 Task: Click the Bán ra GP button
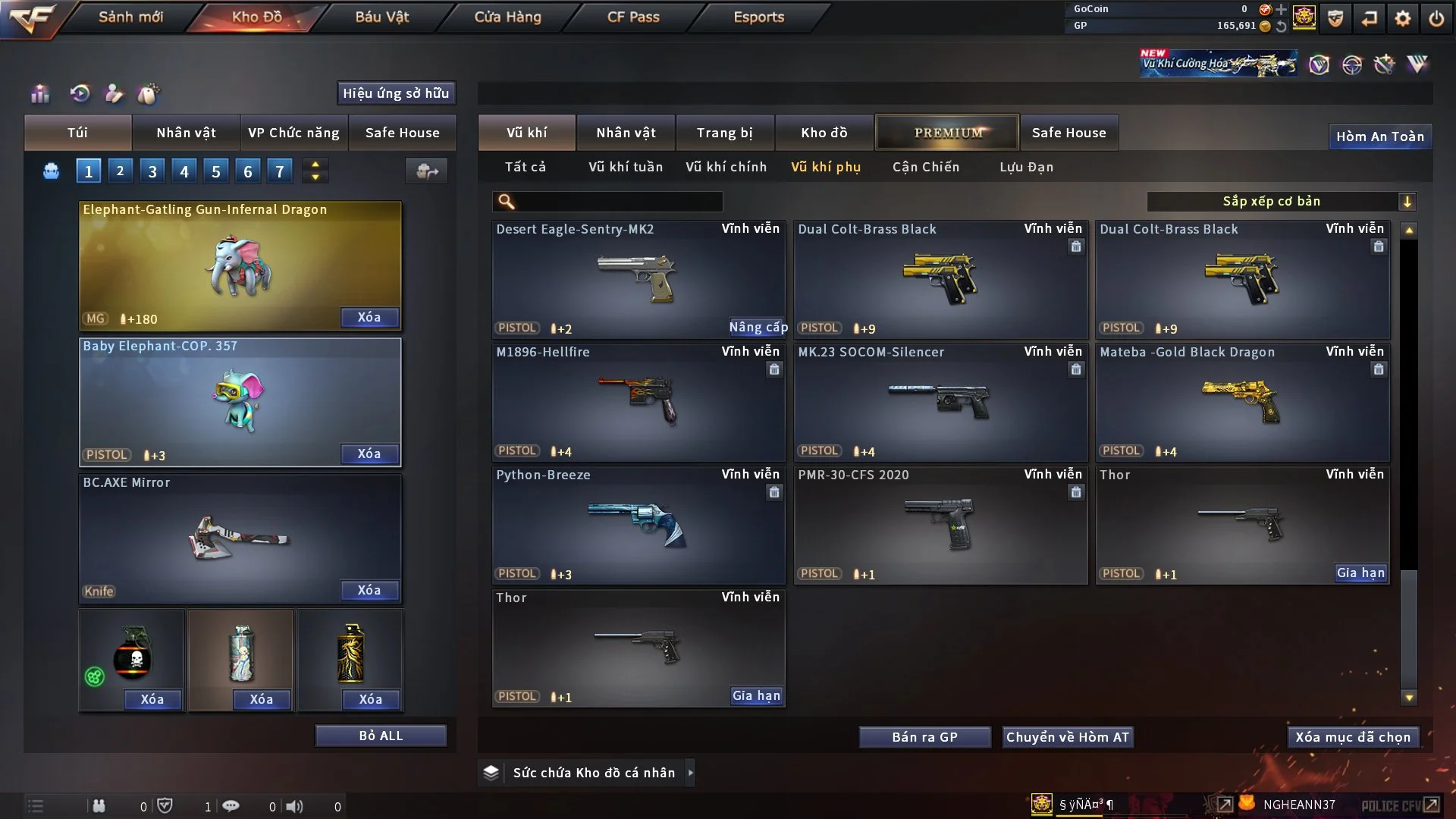(x=924, y=737)
